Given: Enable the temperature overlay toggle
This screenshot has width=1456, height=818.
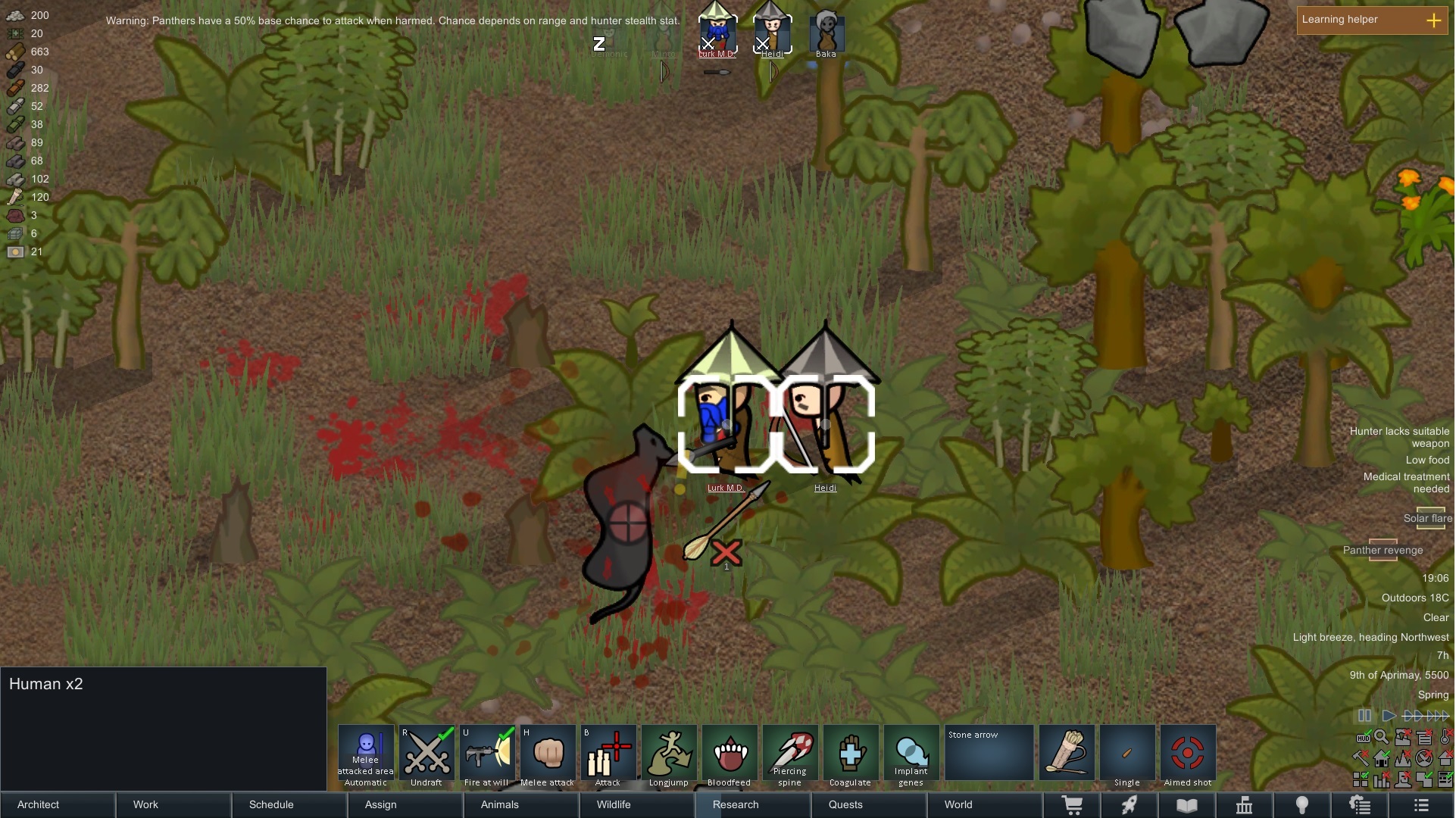Looking at the screenshot, I should coord(1444,737).
